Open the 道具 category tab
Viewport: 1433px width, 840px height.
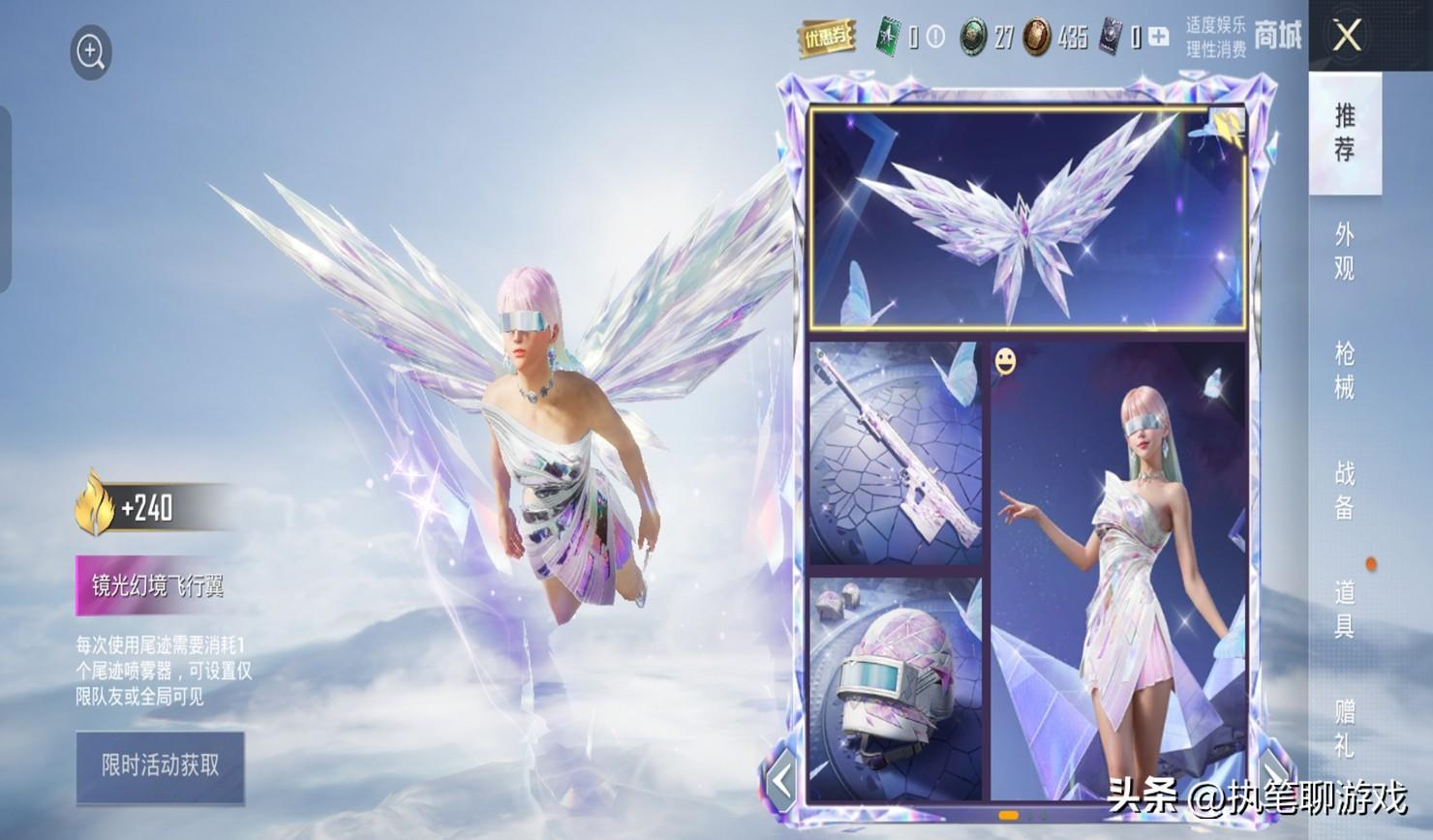(x=1345, y=609)
